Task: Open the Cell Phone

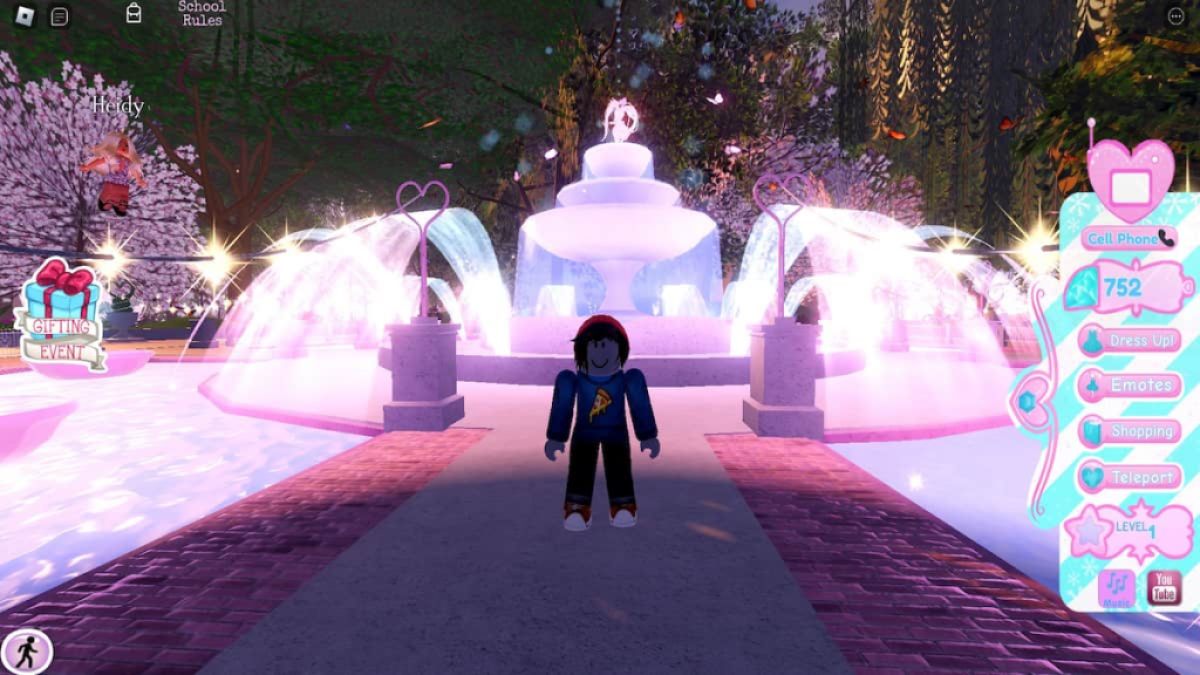Action: coord(1130,238)
